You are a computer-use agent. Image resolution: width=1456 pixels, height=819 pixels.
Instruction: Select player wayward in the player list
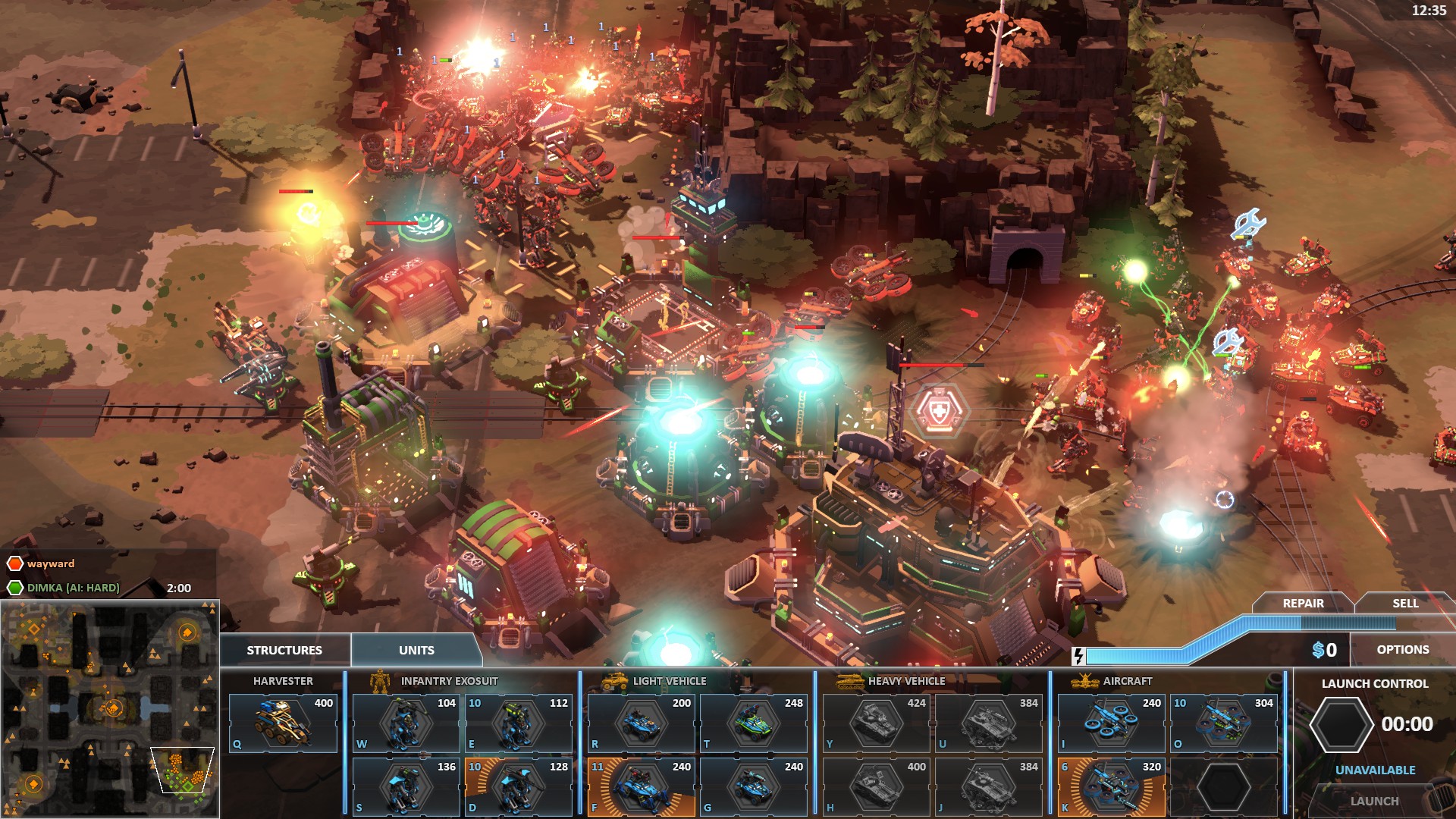[x=50, y=563]
